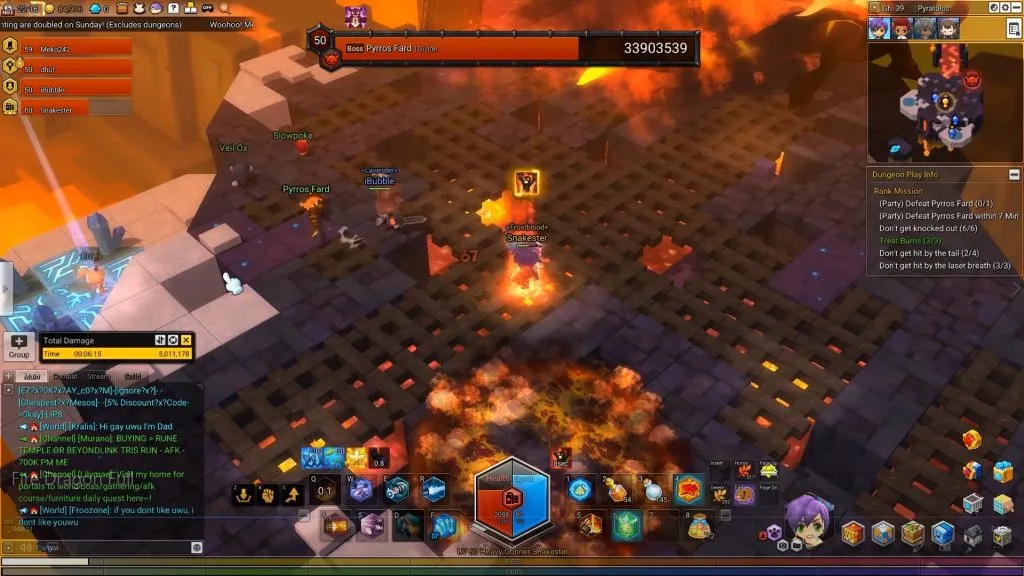Screen dimensions: 1024x576
Task: Switch to the Guild chat tab
Action: point(133,376)
